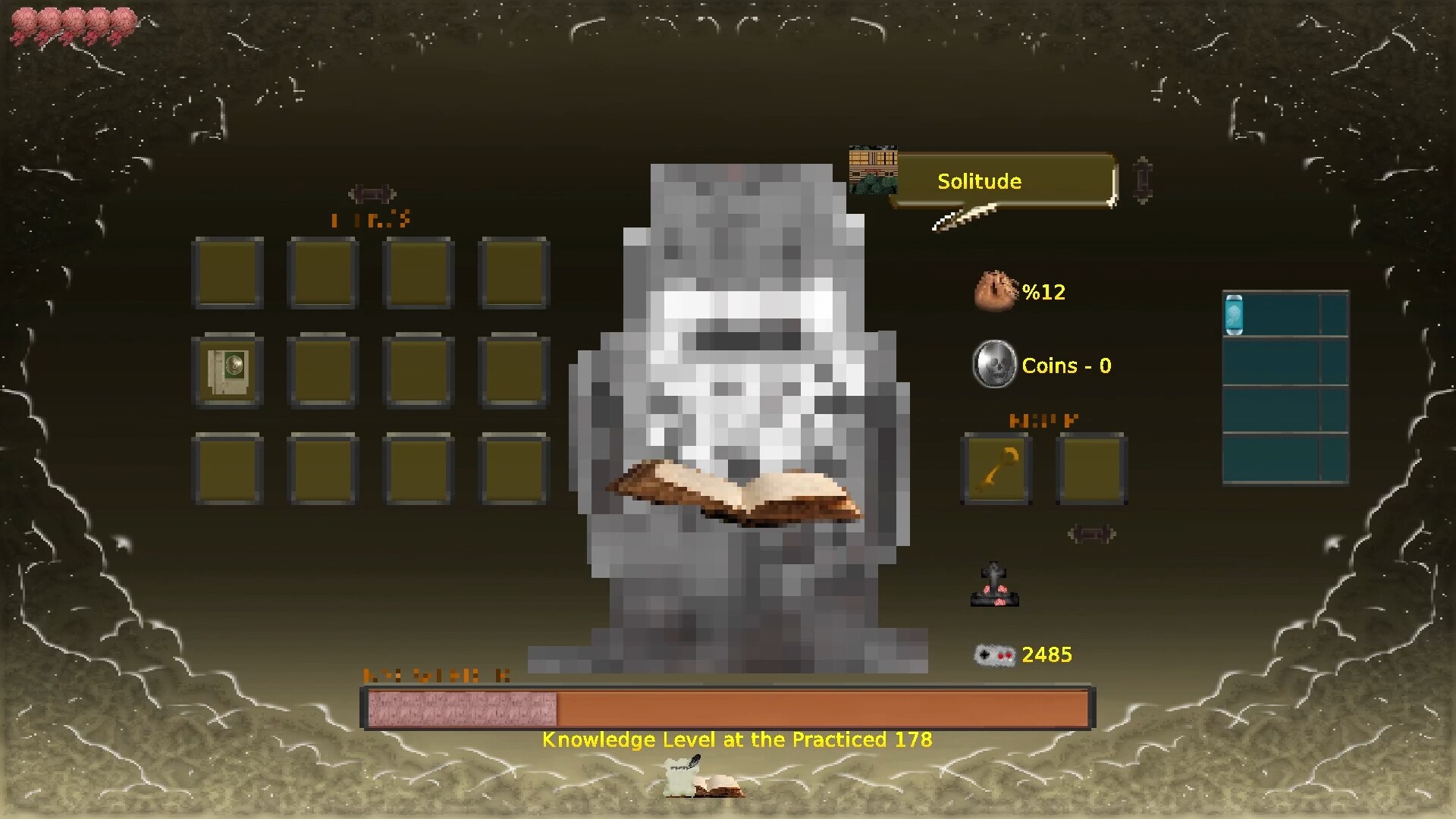Viewport: 1456px width, 819px height.
Task: Toggle the dumbbell handle above the item grid
Action: [371, 194]
